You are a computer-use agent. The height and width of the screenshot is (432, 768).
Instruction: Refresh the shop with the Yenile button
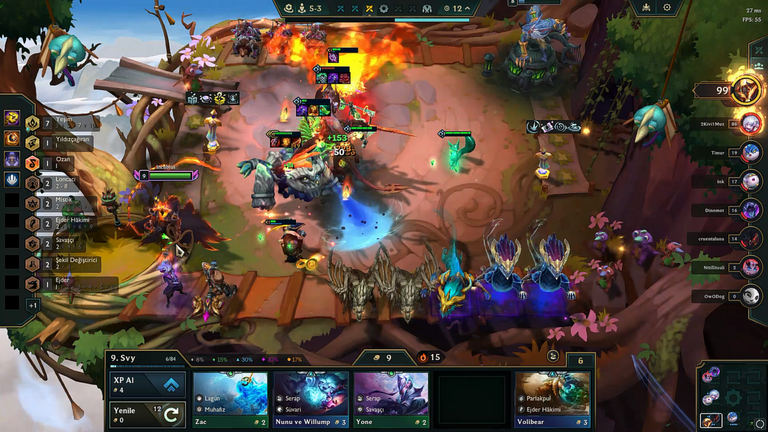[x=147, y=413]
